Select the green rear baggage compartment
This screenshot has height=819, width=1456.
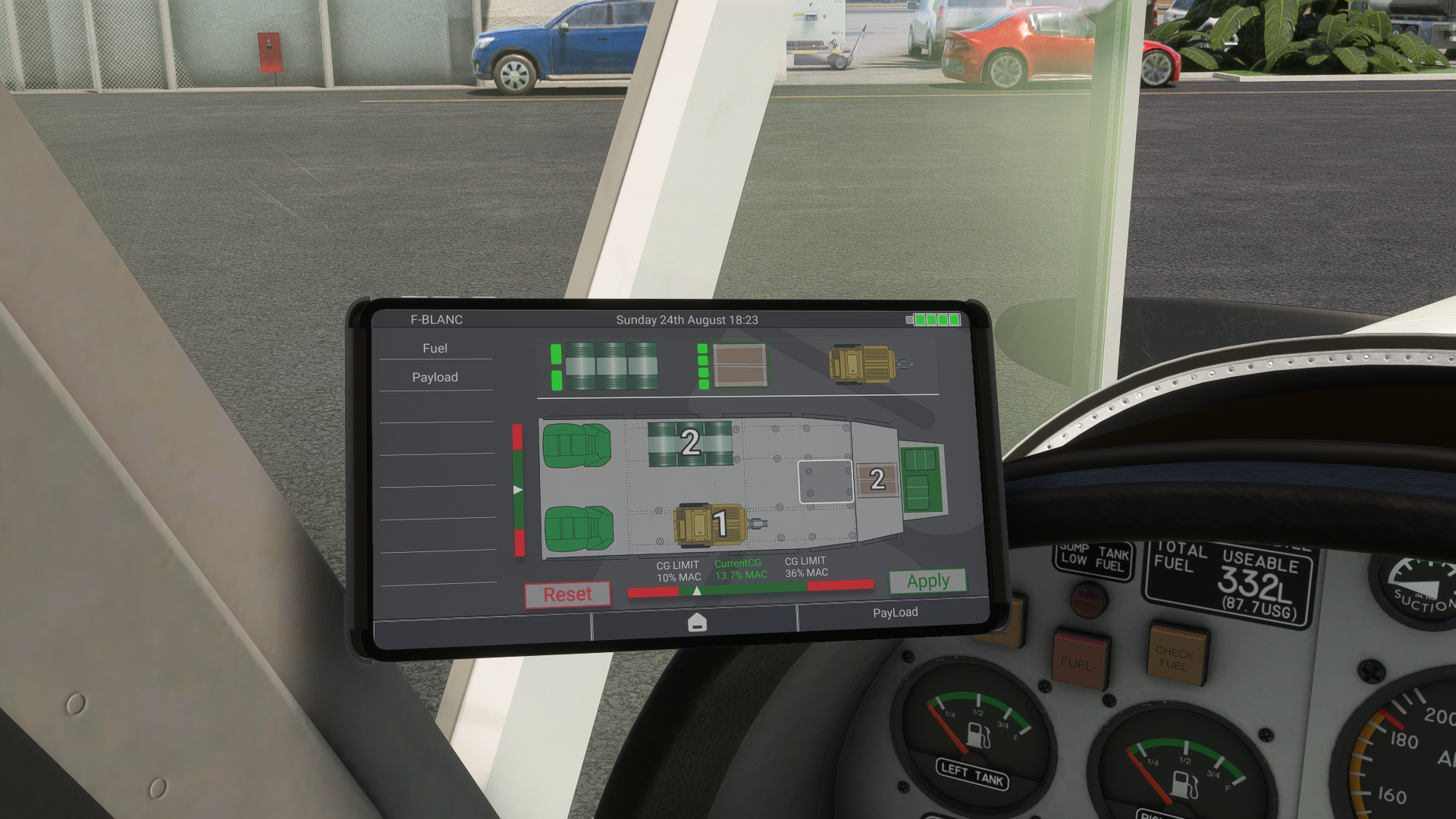click(921, 479)
